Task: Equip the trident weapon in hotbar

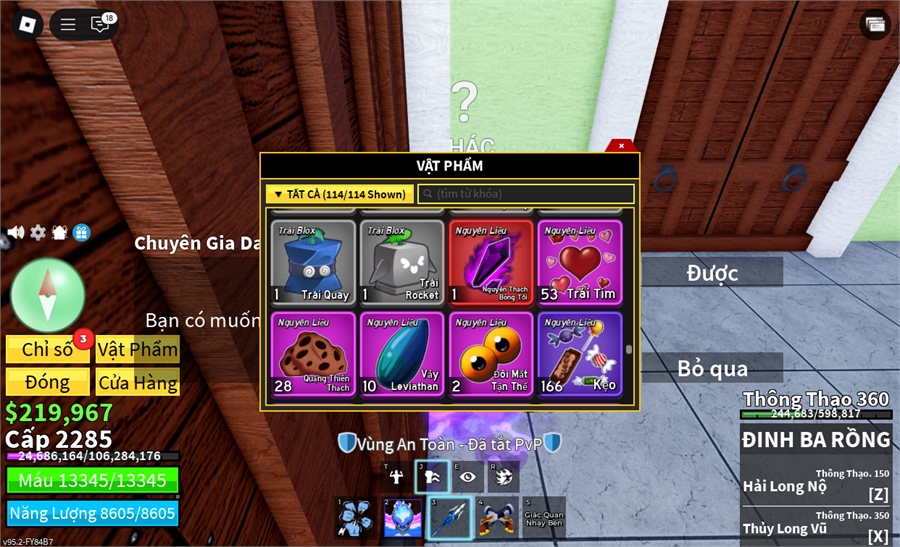Action: 449,518
